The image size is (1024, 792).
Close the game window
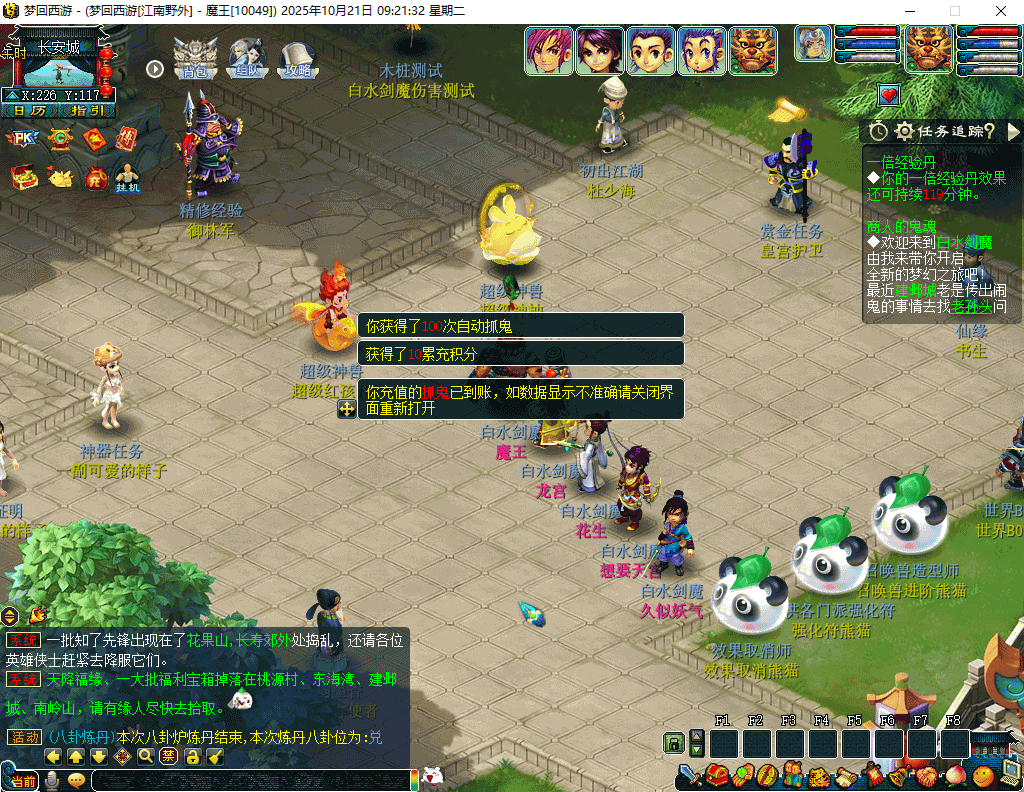pyautogui.click(x=1001, y=11)
